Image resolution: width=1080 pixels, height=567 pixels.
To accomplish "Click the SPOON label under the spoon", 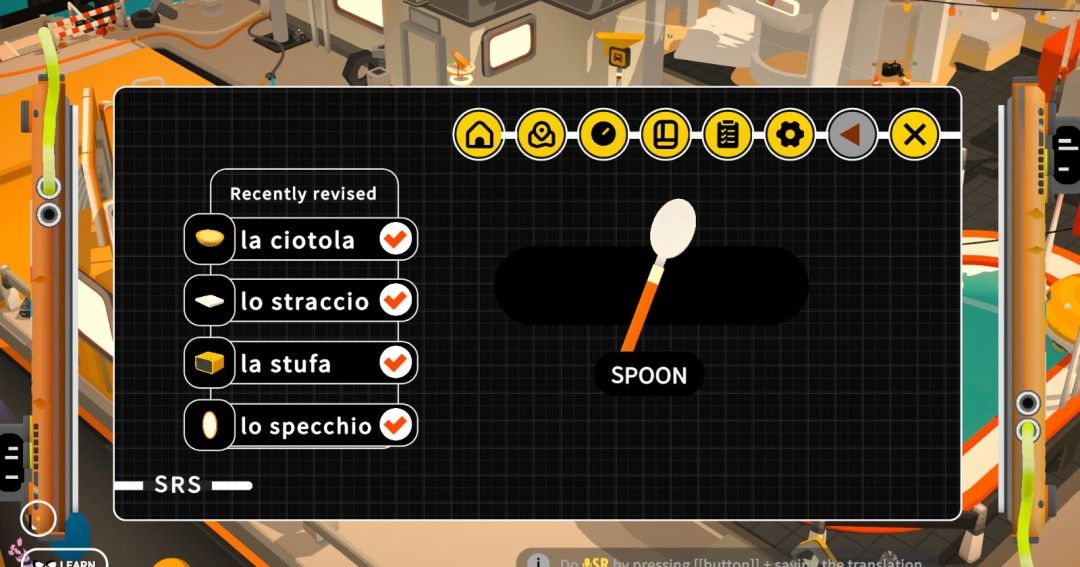I will tap(649, 376).
